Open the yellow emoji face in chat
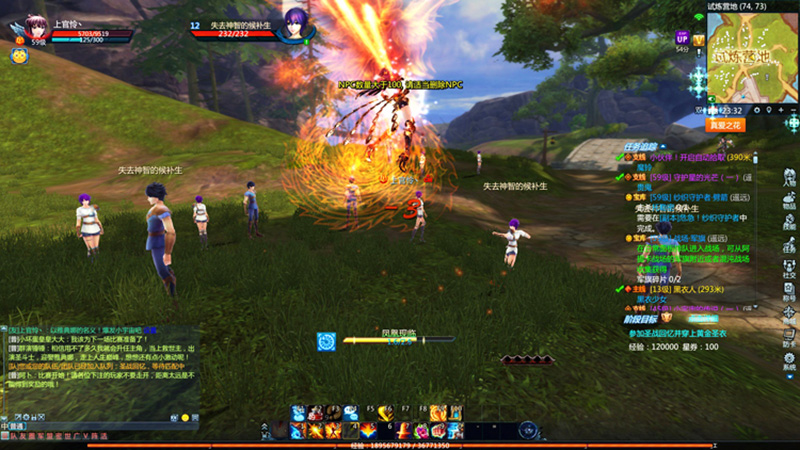The width and height of the screenshot is (800, 450). click(185, 416)
